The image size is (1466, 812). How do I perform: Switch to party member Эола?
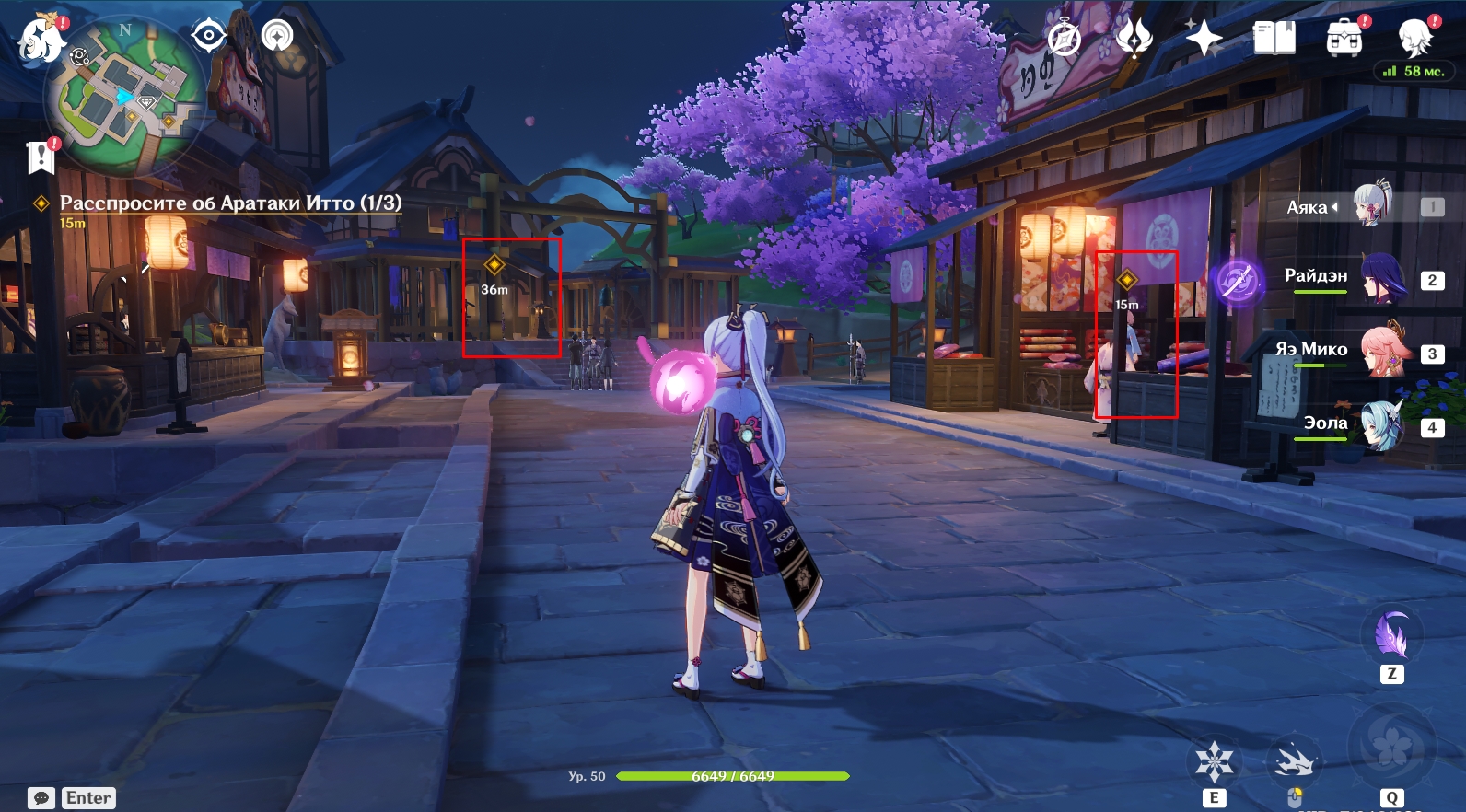1381,425
